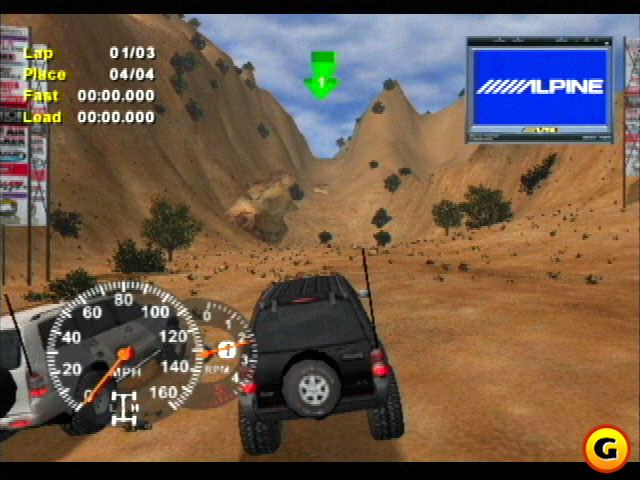Select the Alpine monitor display
Image resolution: width=640 pixels, height=480 pixels.
pos(539,88)
